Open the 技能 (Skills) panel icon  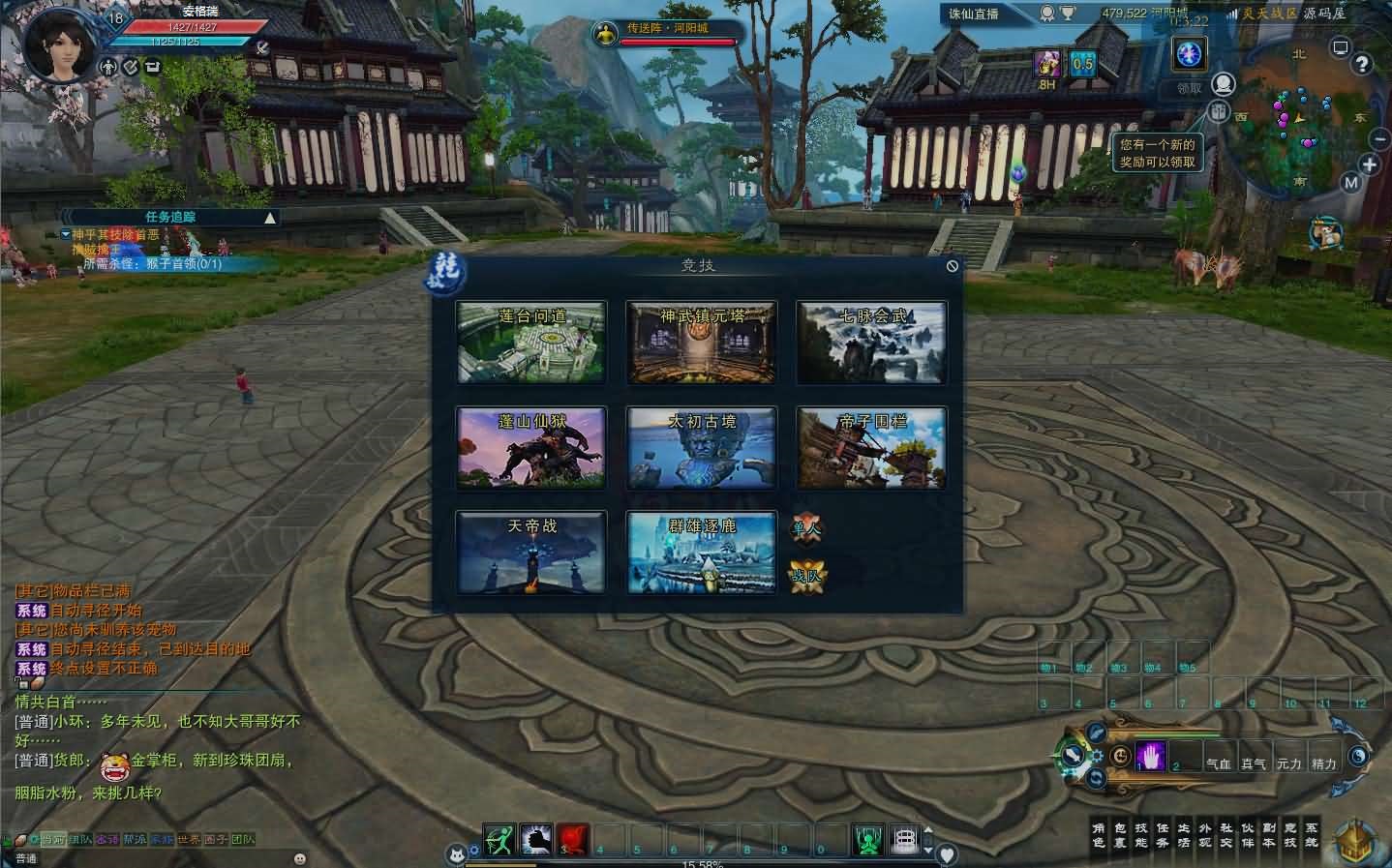1142,838
